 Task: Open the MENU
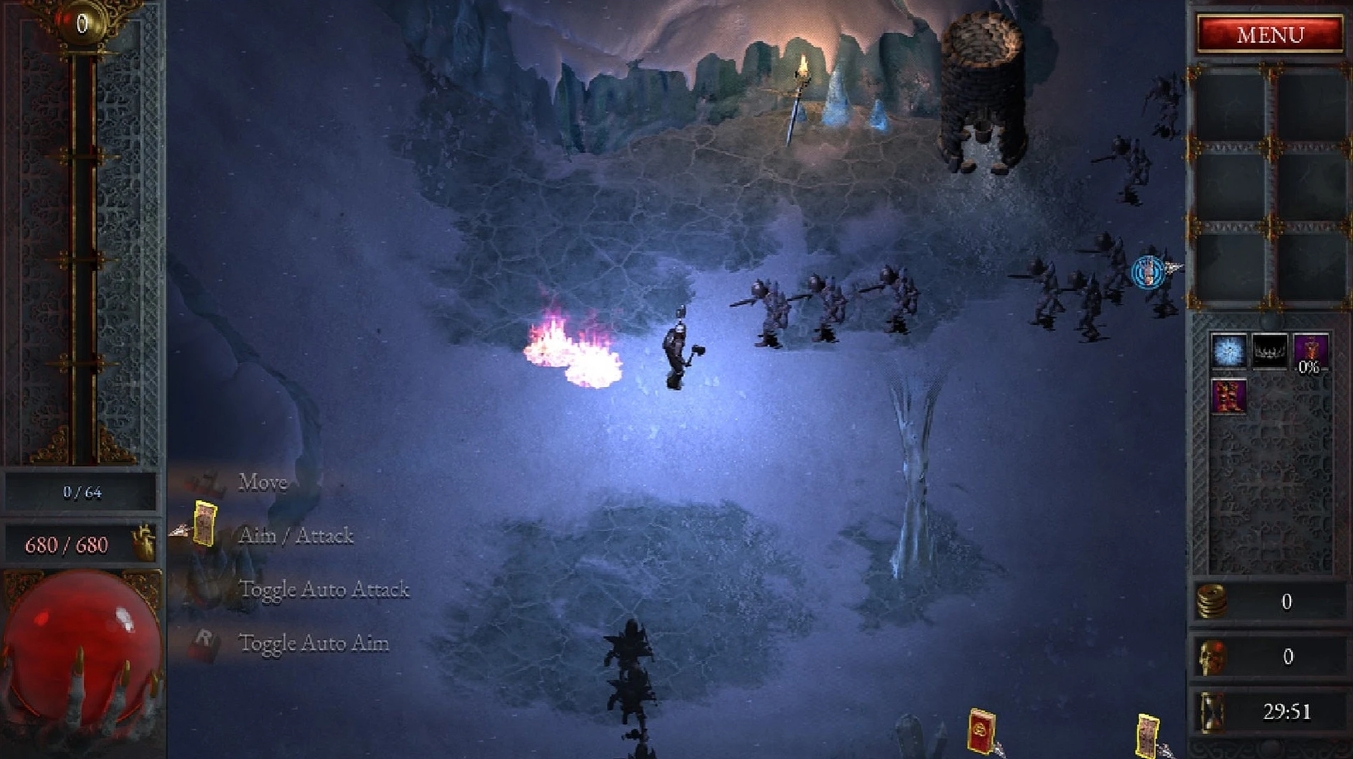[1270, 35]
